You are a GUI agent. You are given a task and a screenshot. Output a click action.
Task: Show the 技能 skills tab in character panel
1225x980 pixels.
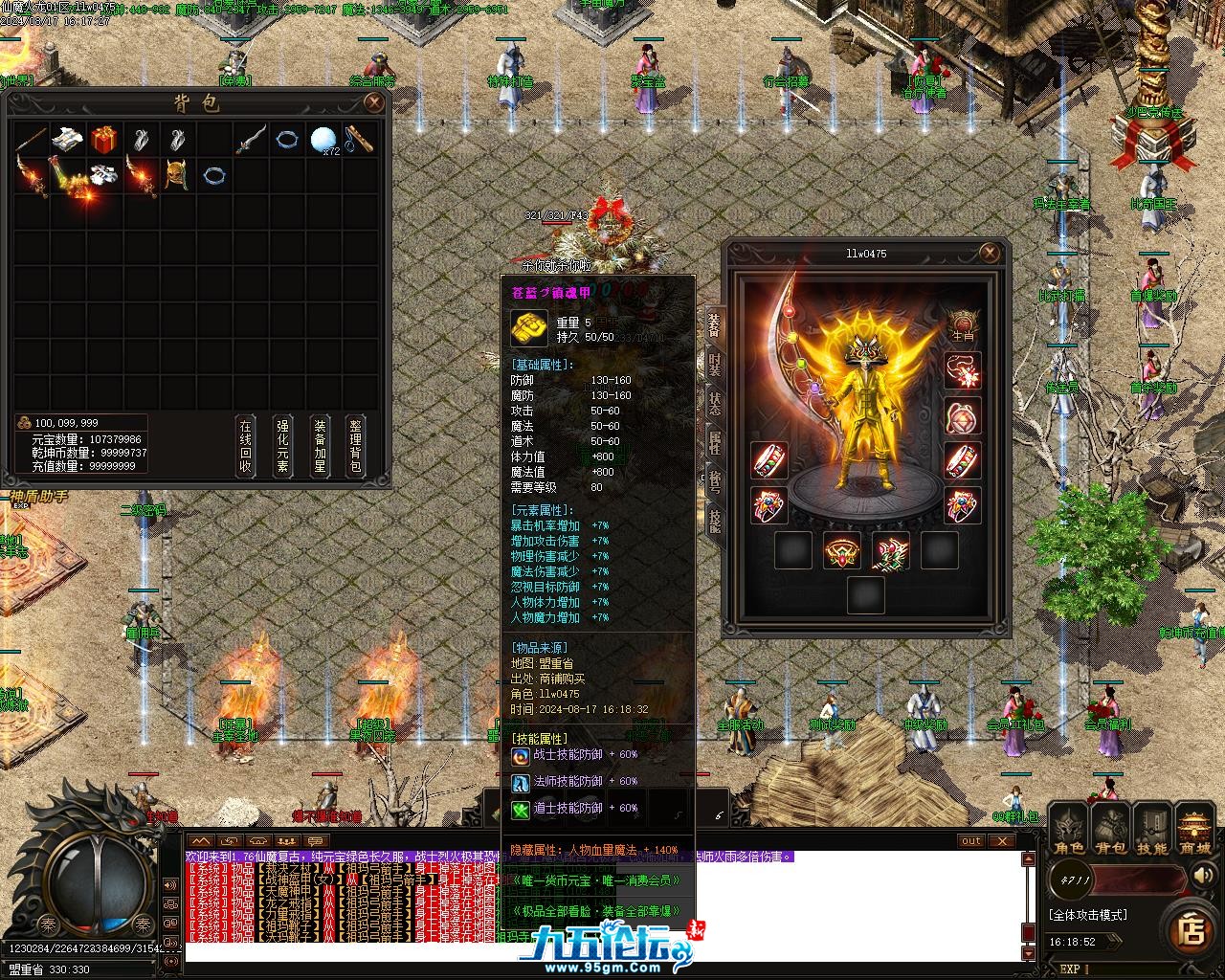[x=714, y=520]
